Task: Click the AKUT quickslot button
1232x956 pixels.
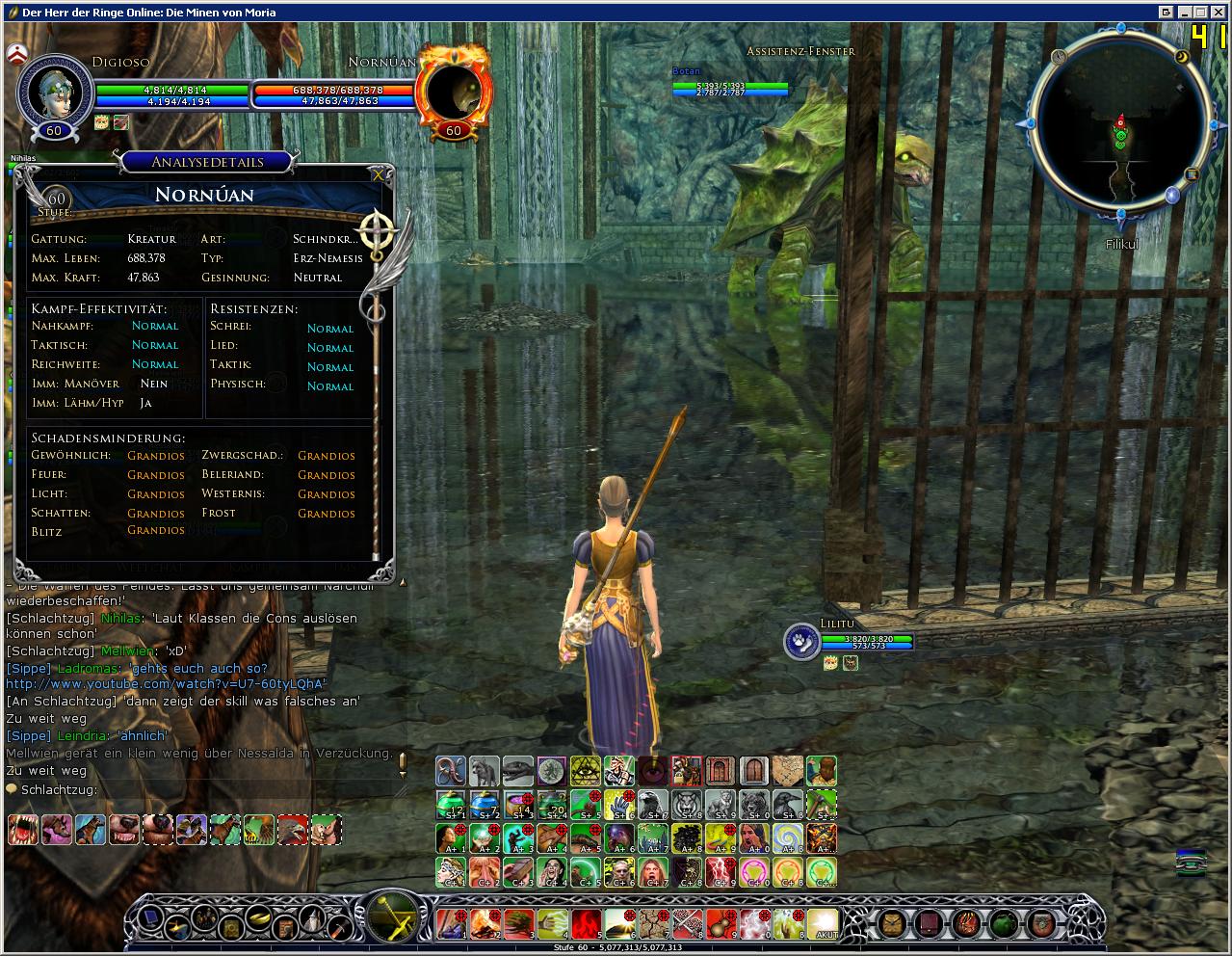Action: [x=823, y=922]
